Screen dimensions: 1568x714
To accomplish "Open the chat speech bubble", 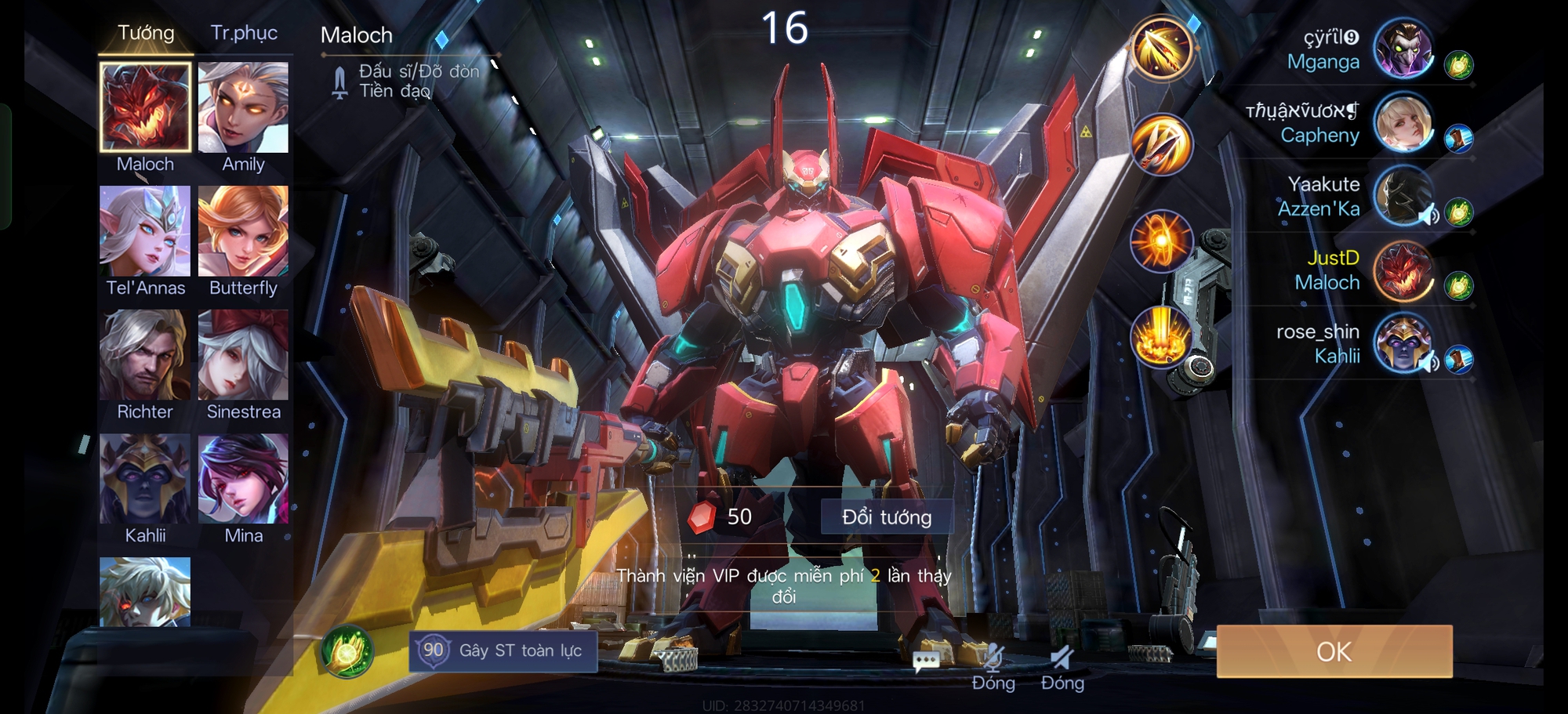I will pyautogui.click(x=926, y=661).
